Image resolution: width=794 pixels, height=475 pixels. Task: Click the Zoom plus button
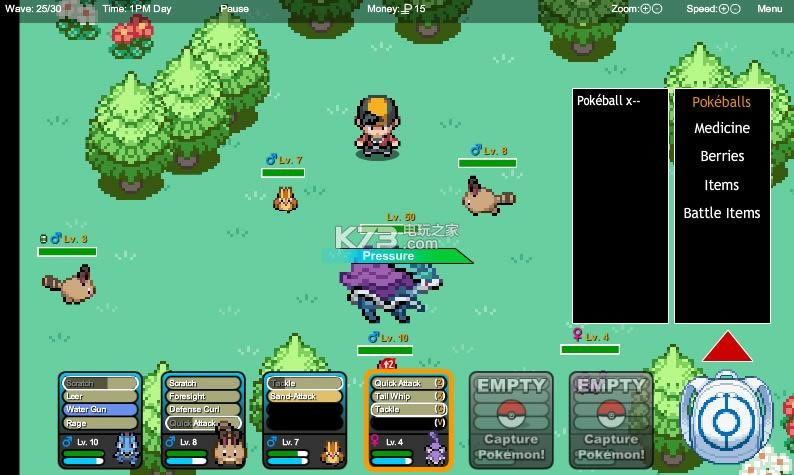[x=646, y=8]
